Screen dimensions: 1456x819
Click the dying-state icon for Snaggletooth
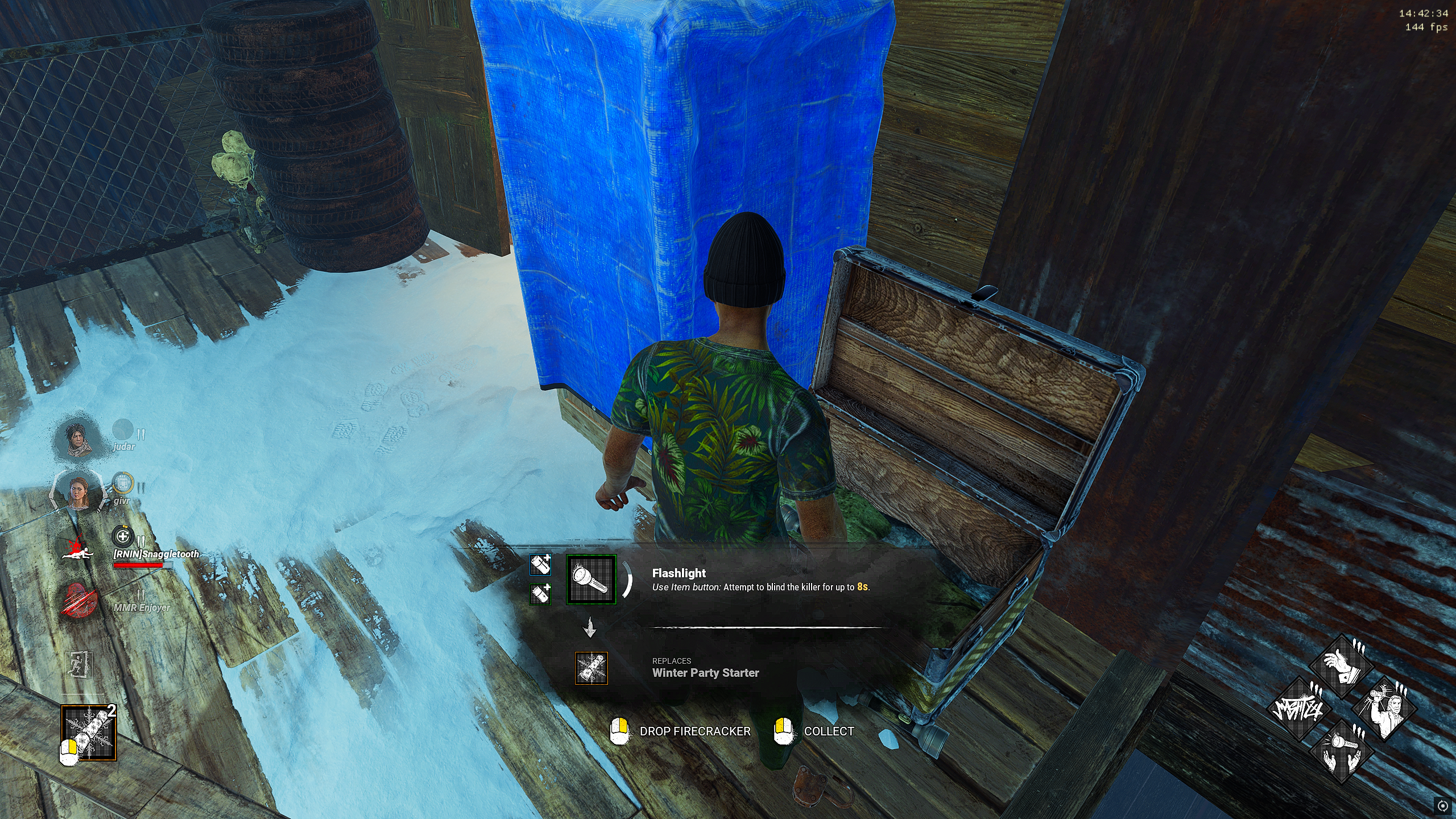(x=77, y=549)
